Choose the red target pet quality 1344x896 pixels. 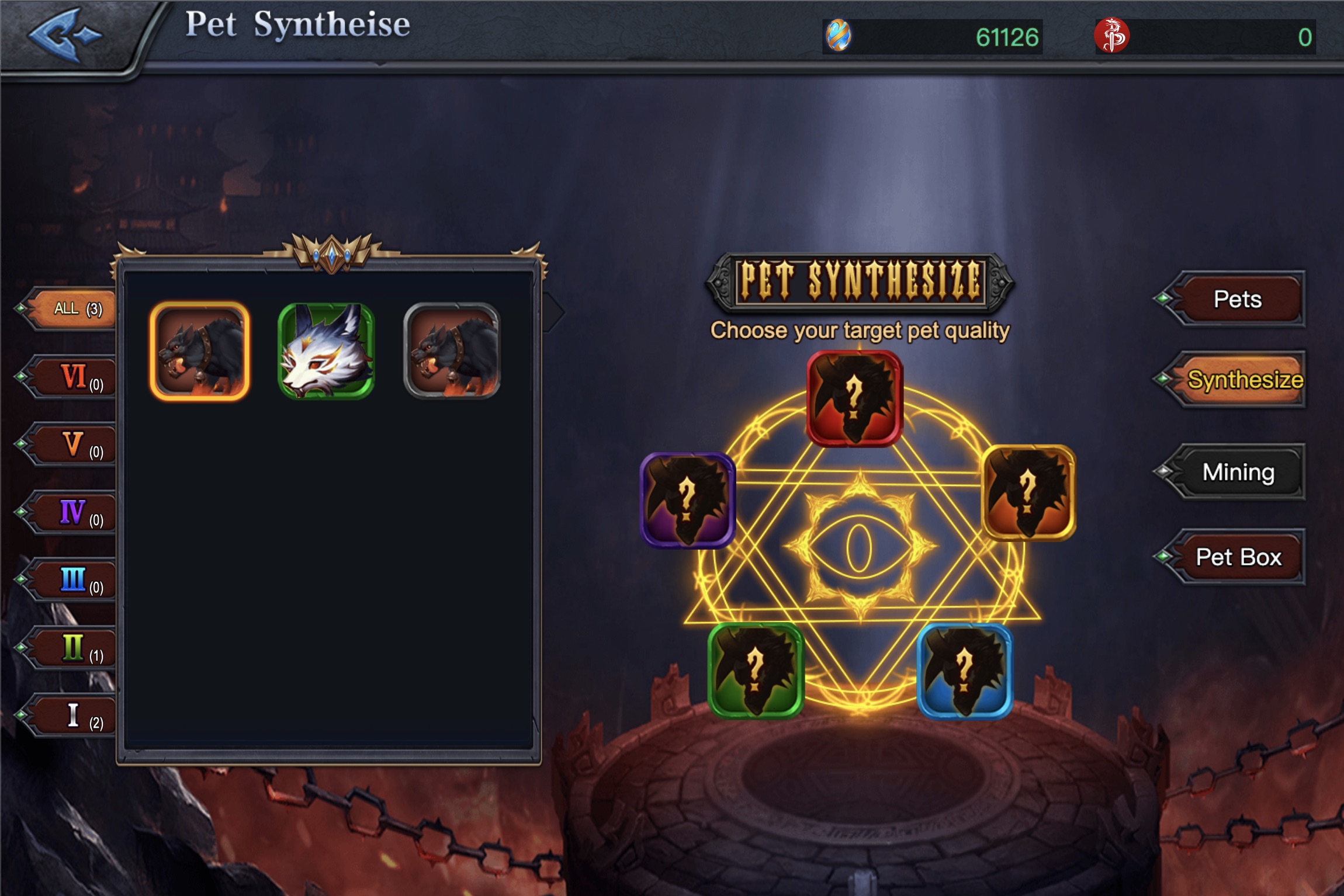point(854,398)
